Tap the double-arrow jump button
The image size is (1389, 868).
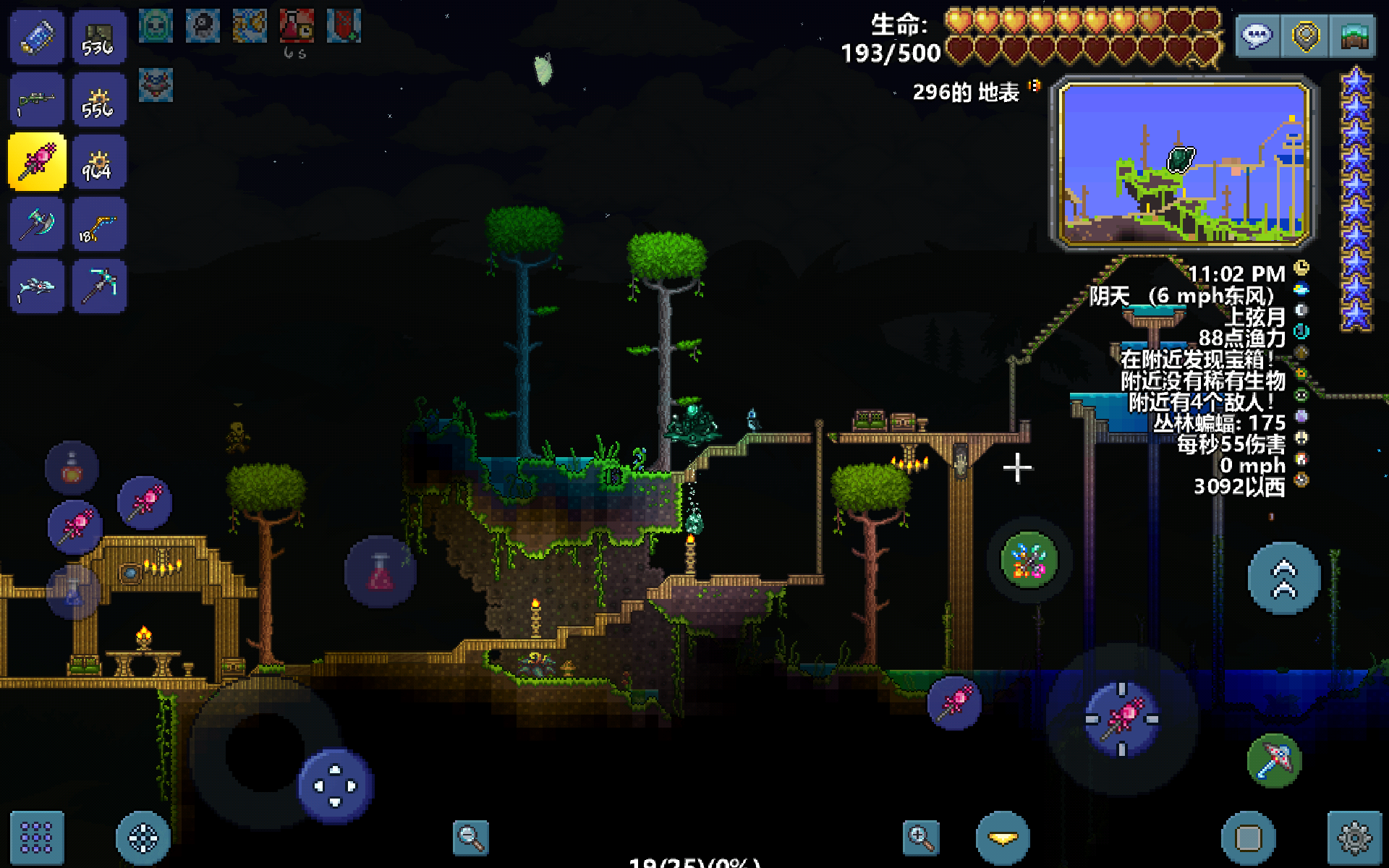click(1284, 579)
